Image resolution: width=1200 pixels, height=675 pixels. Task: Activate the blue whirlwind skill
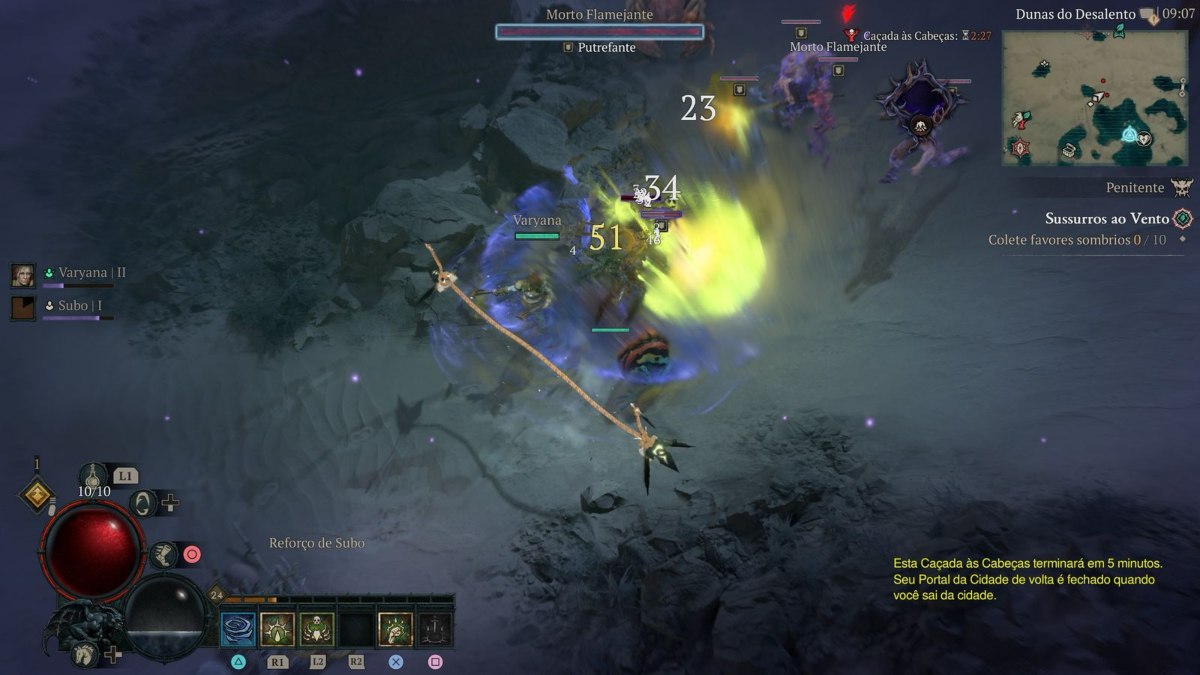point(238,629)
